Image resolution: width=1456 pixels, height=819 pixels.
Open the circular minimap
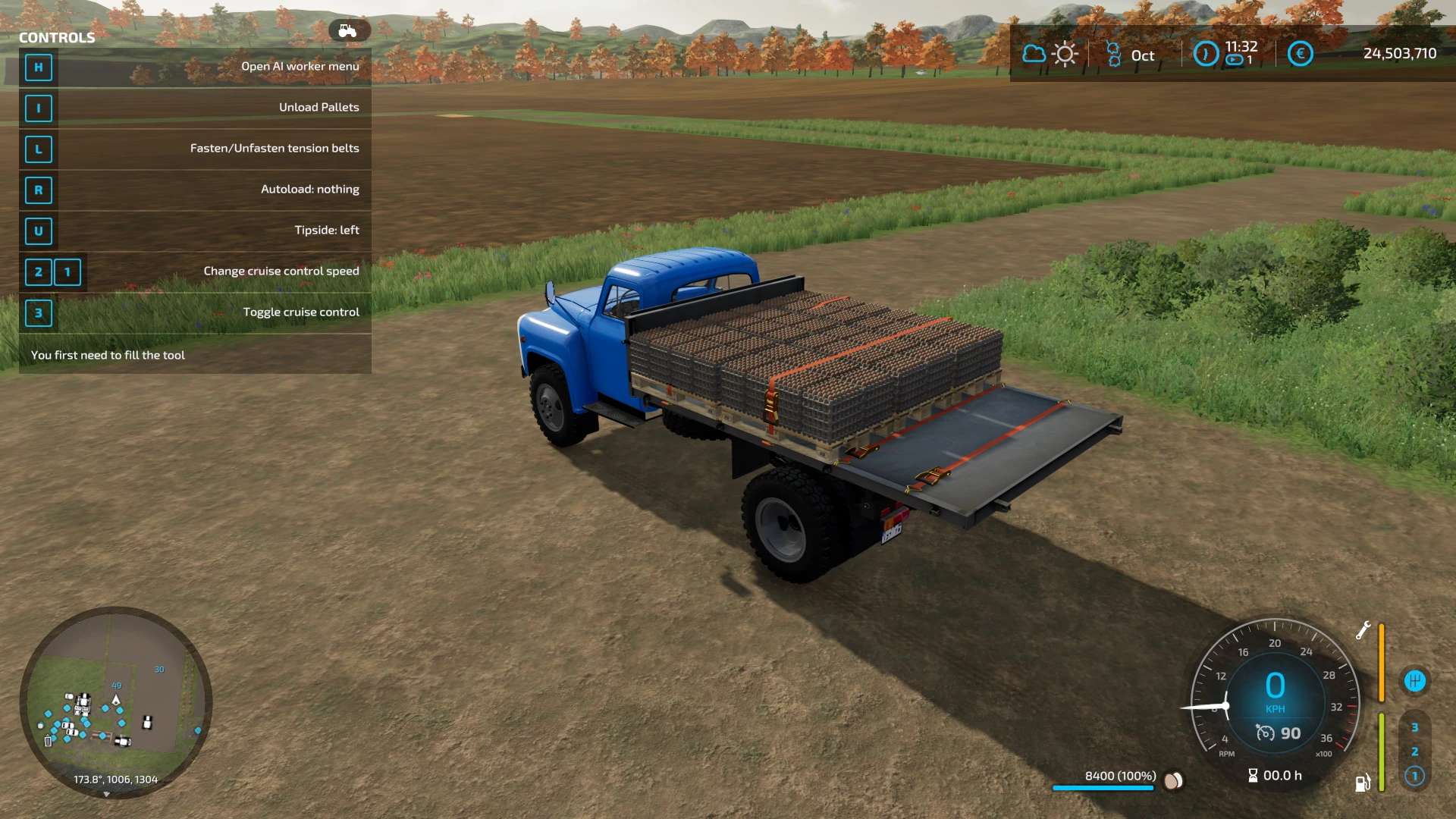pyautogui.click(x=115, y=701)
